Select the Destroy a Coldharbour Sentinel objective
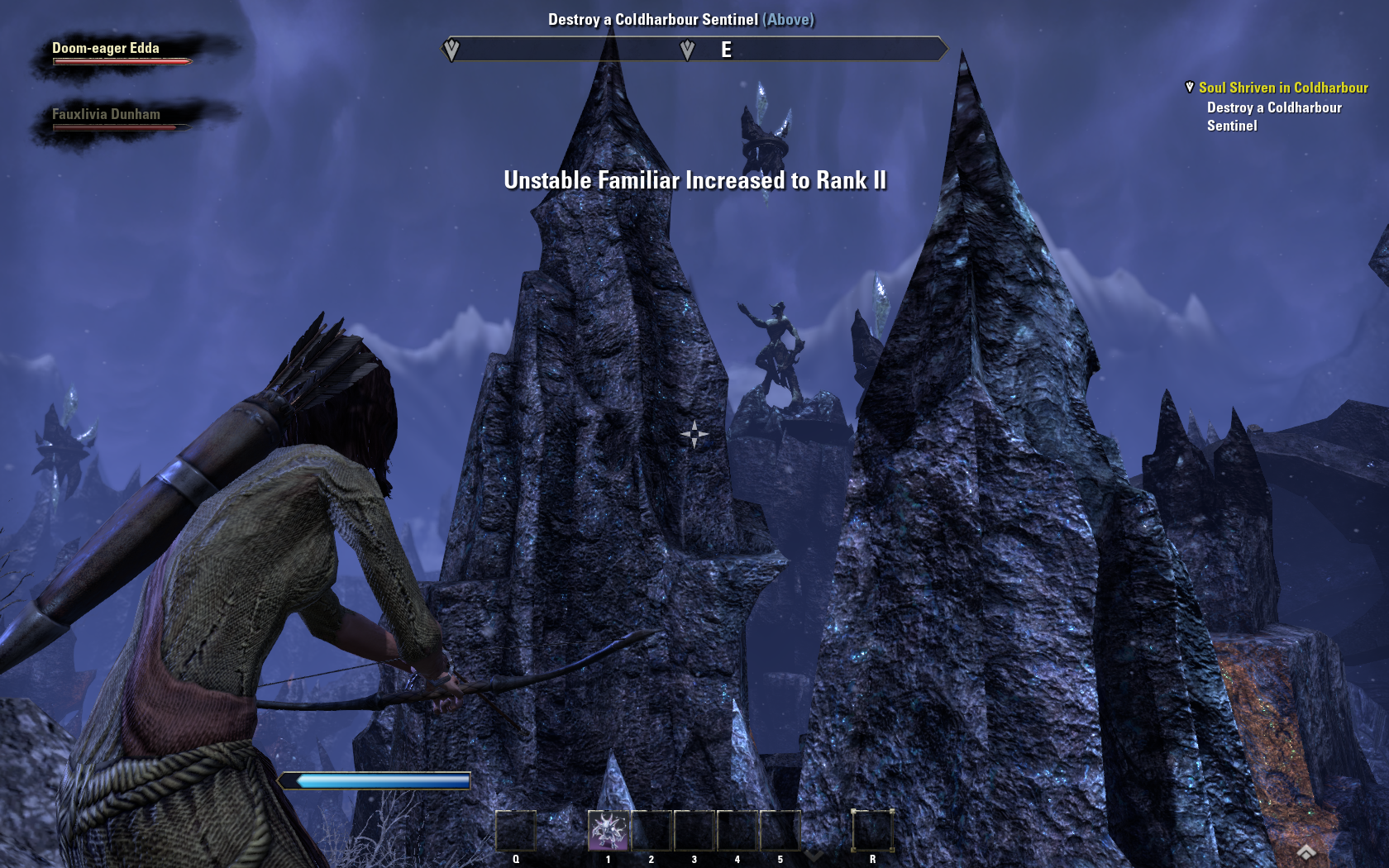 (x=1273, y=117)
